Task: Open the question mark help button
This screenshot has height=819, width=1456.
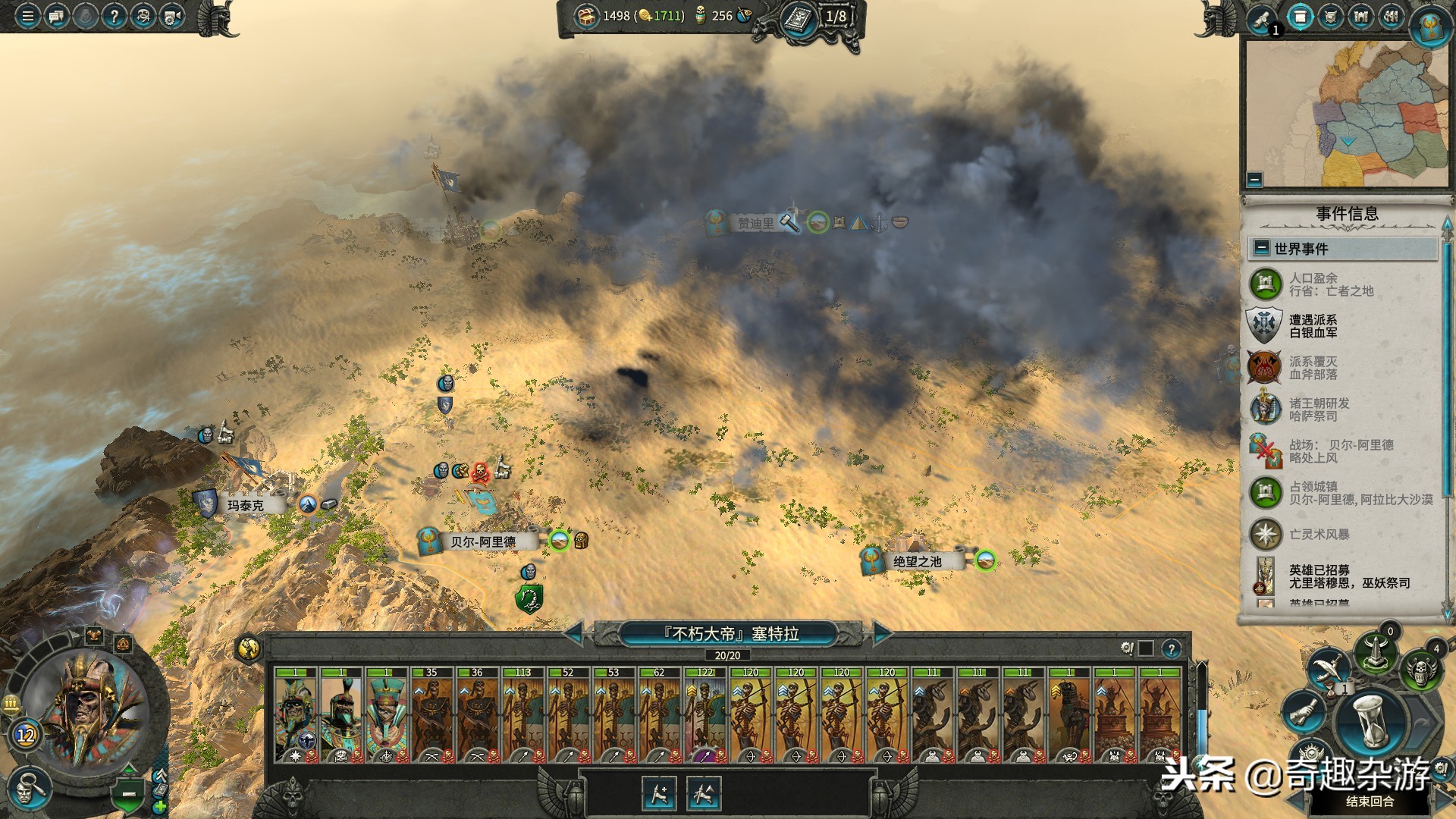Action: tap(114, 16)
